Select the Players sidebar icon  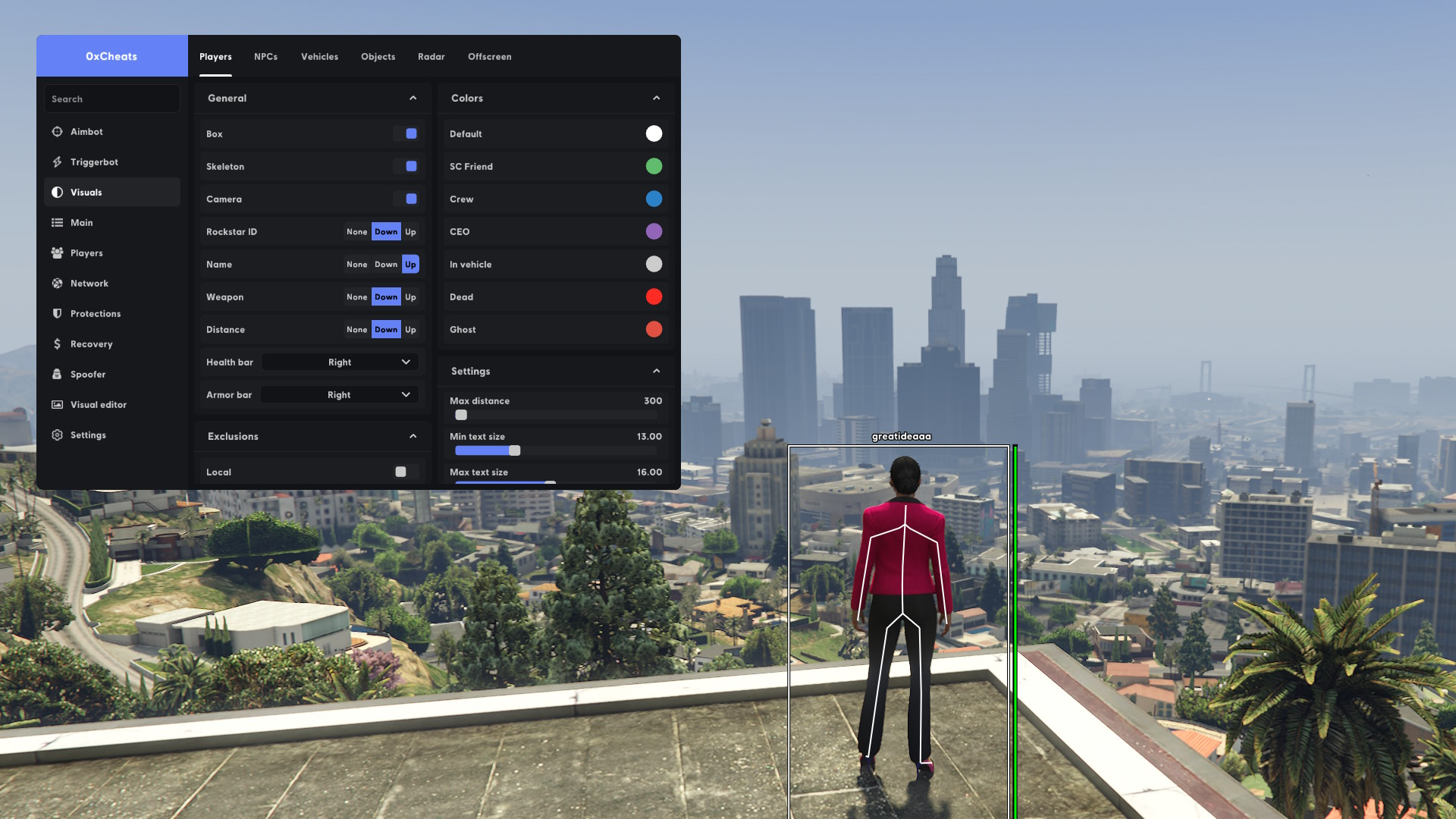click(58, 253)
